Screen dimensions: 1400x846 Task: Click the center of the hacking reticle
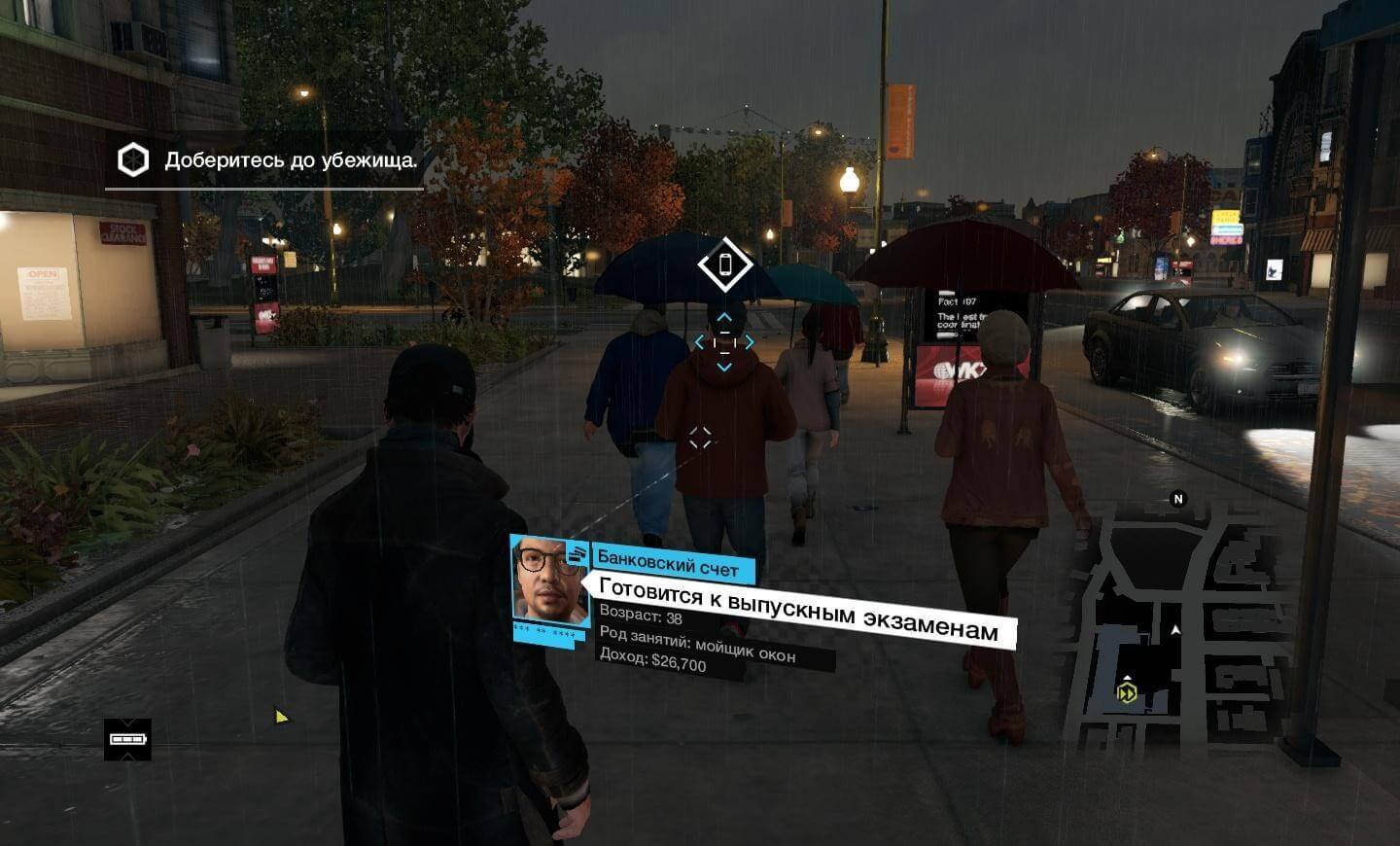(724, 341)
